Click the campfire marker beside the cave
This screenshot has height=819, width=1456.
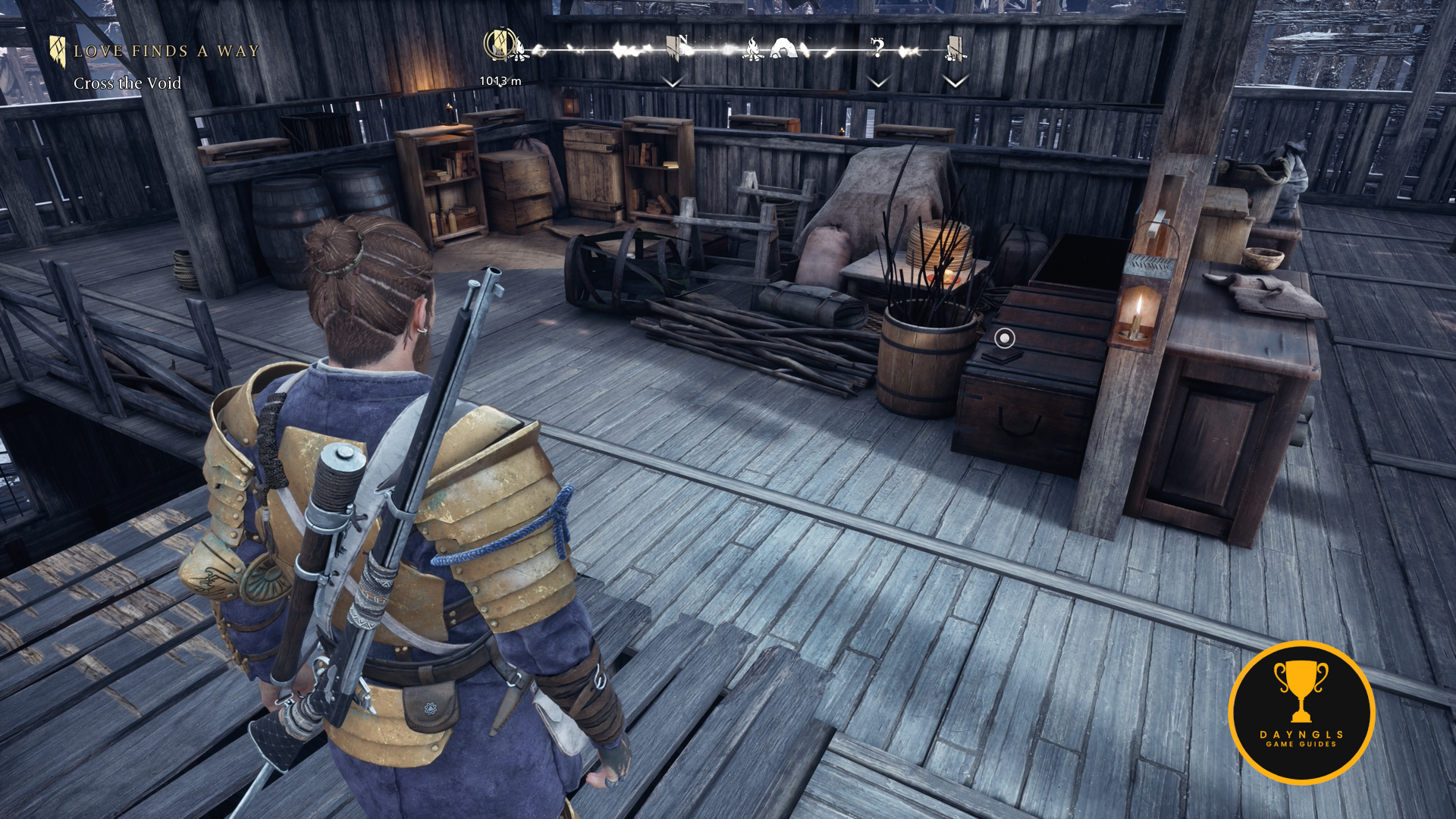coord(752,50)
